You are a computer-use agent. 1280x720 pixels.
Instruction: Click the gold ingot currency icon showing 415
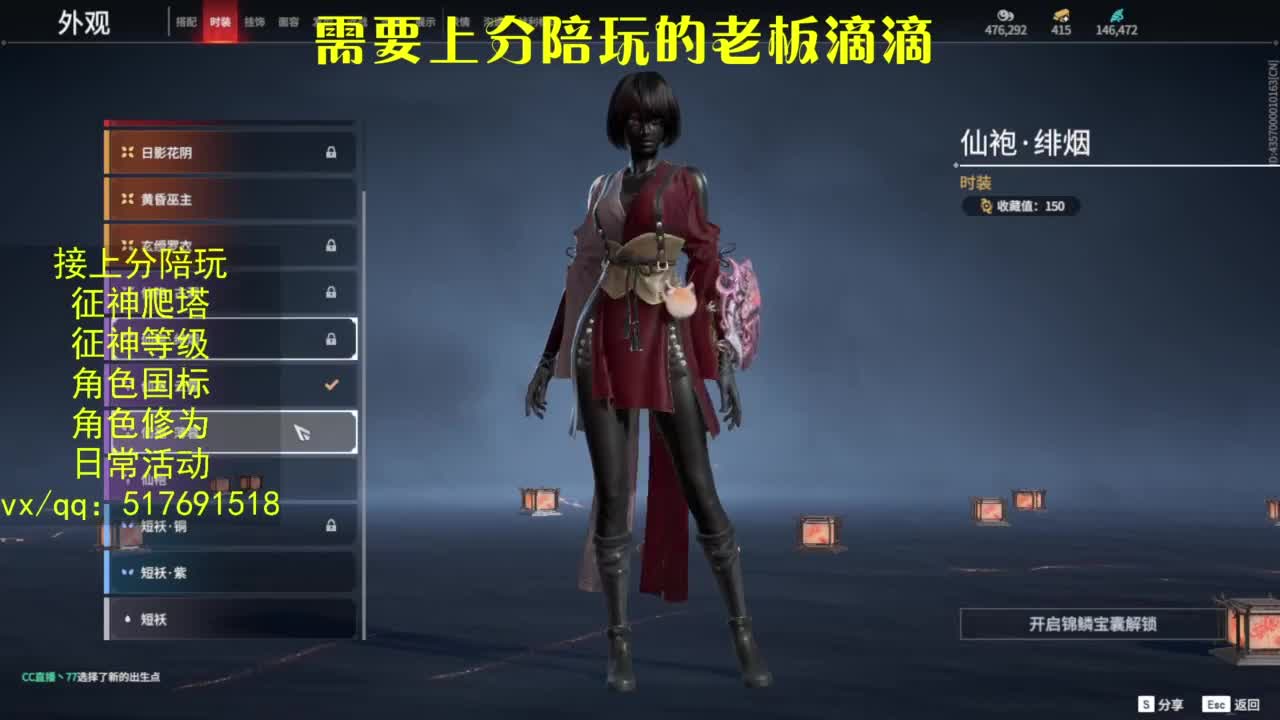coord(1059,15)
